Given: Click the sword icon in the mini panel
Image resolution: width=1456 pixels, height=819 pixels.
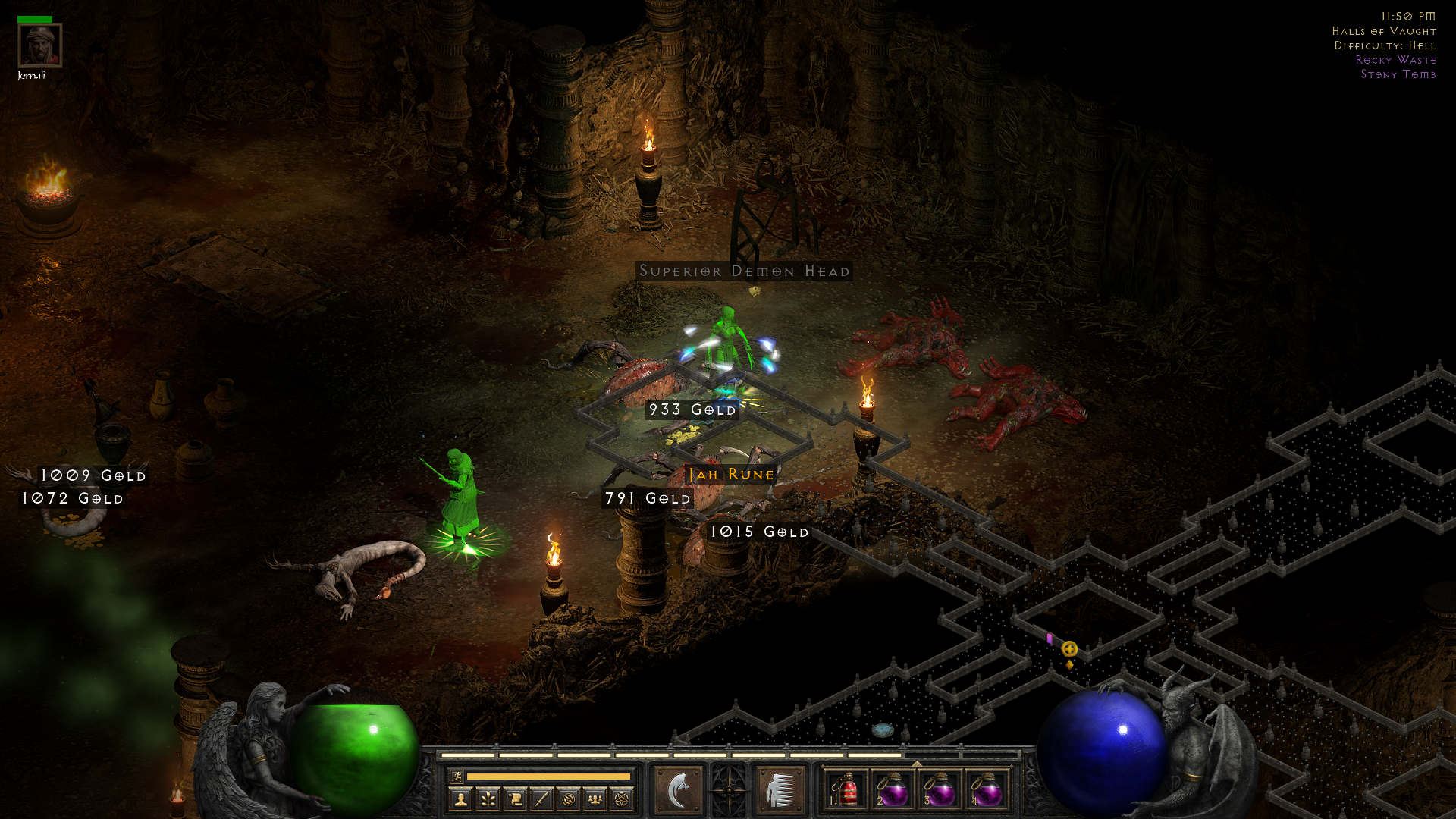Looking at the screenshot, I should click(542, 799).
